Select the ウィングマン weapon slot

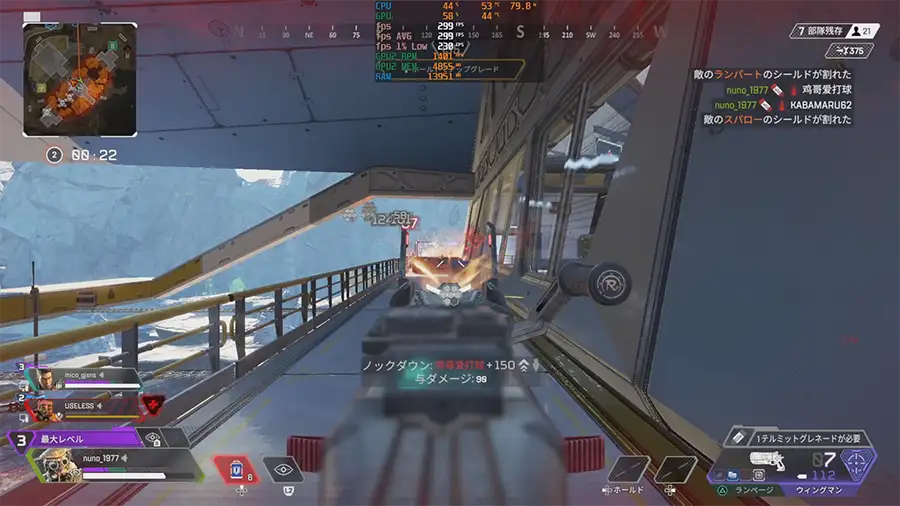pos(819,490)
